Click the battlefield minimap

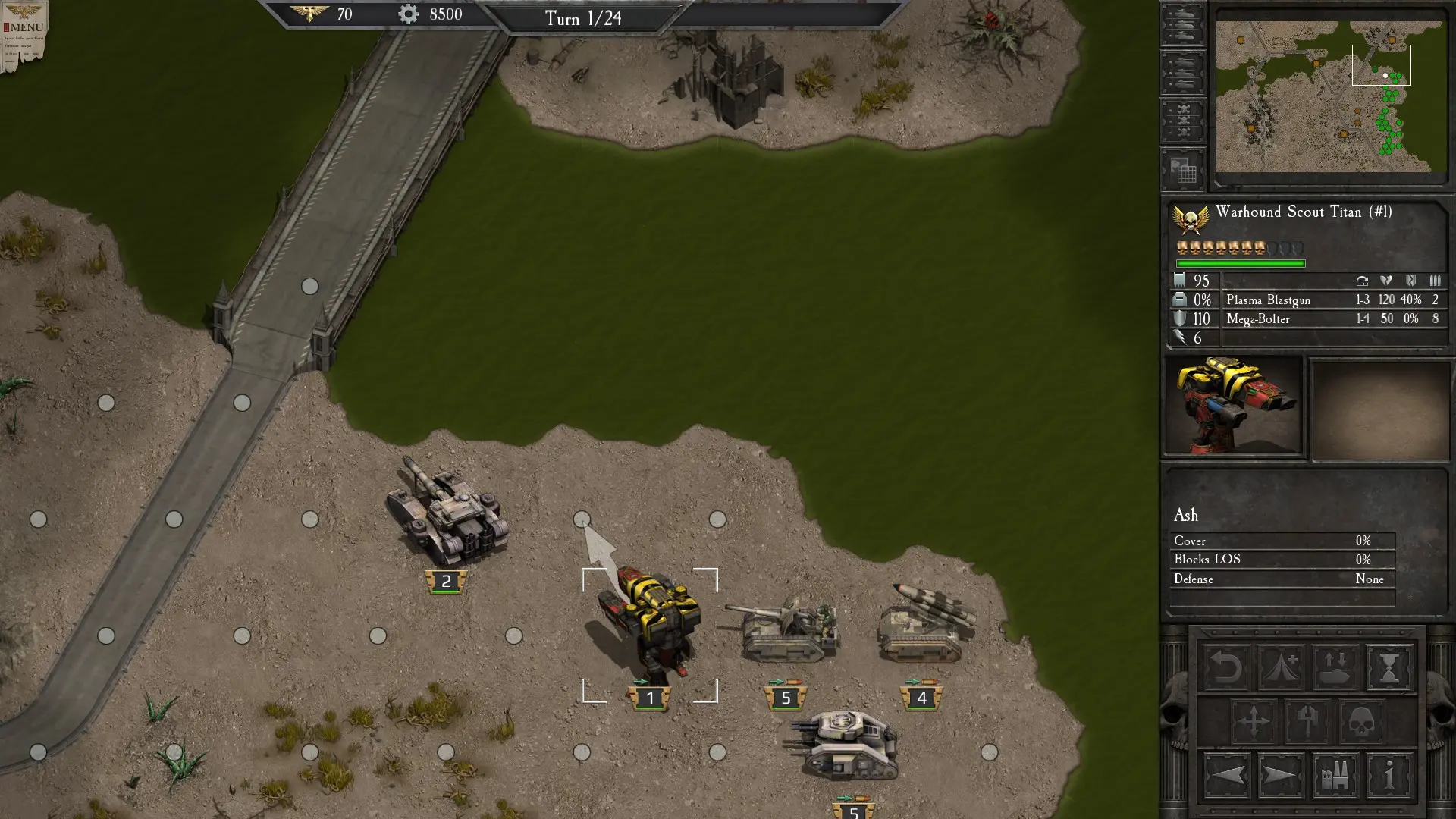click(x=1331, y=96)
